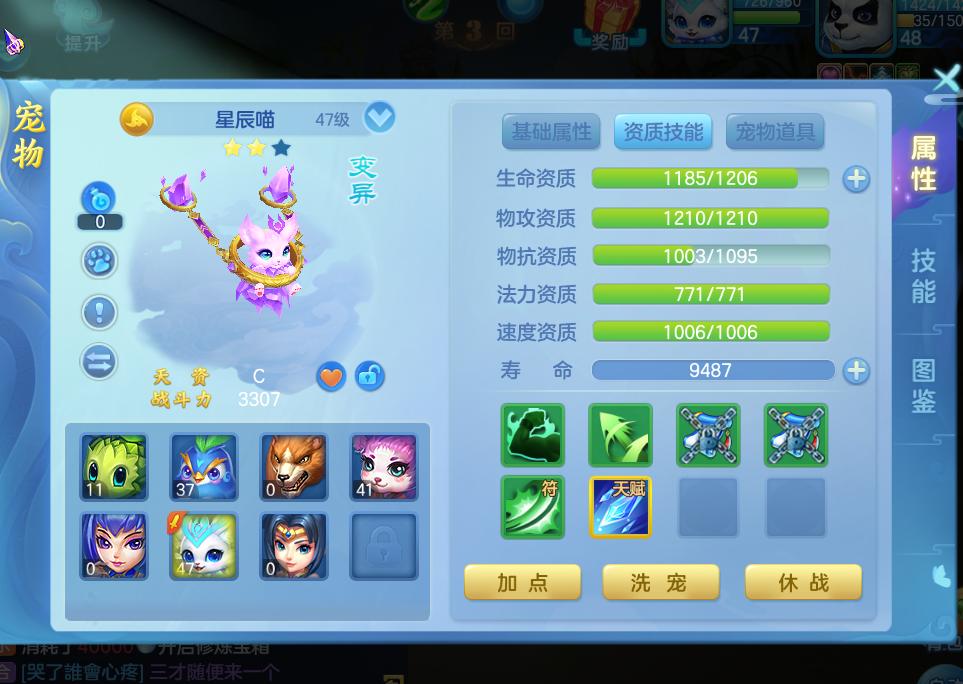Screen dimensions: 963x684
Task: Choose the blue penguin level 37 pet
Action: pyautogui.click(x=204, y=467)
